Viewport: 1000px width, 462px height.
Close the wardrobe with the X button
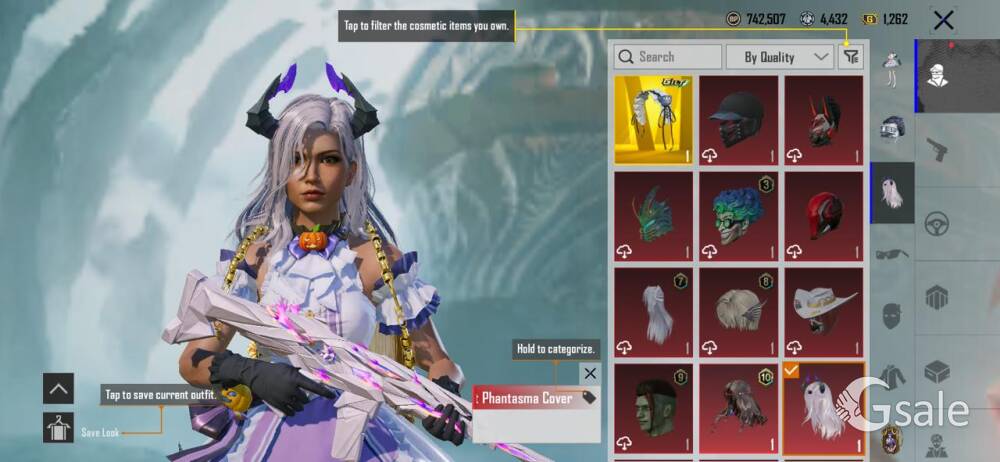point(942,19)
